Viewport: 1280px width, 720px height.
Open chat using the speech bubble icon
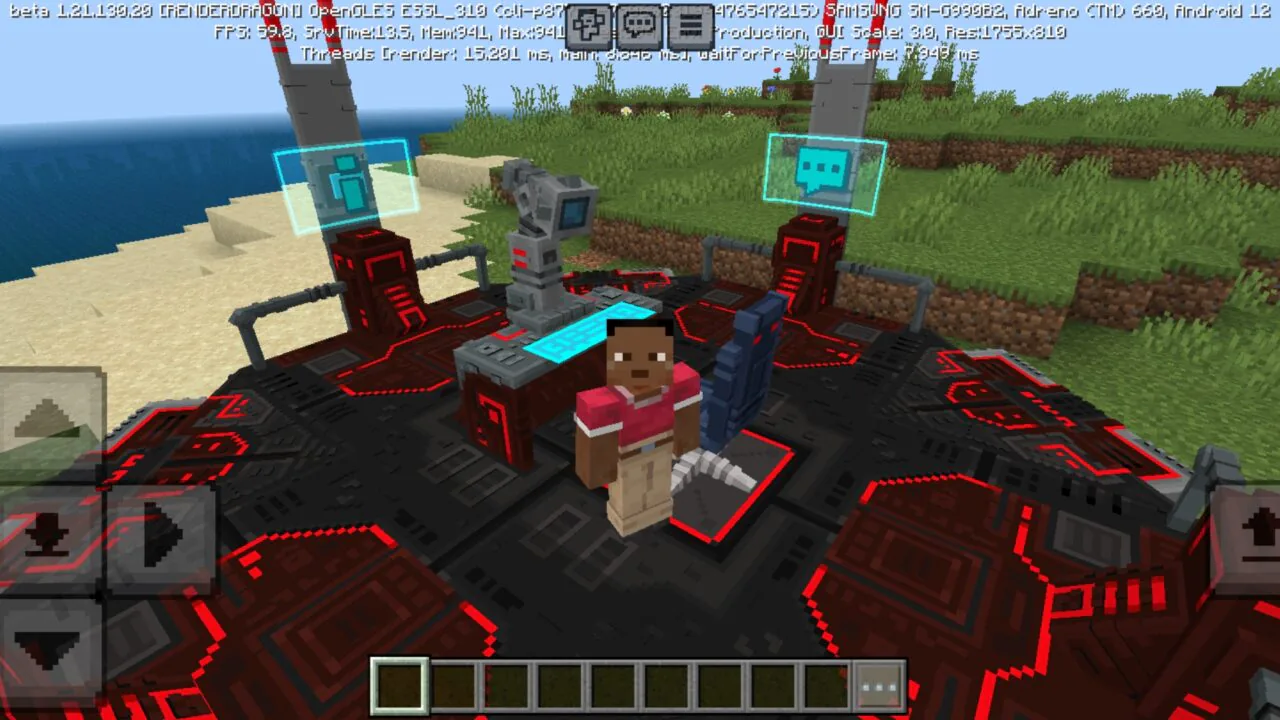pyautogui.click(x=638, y=25)
